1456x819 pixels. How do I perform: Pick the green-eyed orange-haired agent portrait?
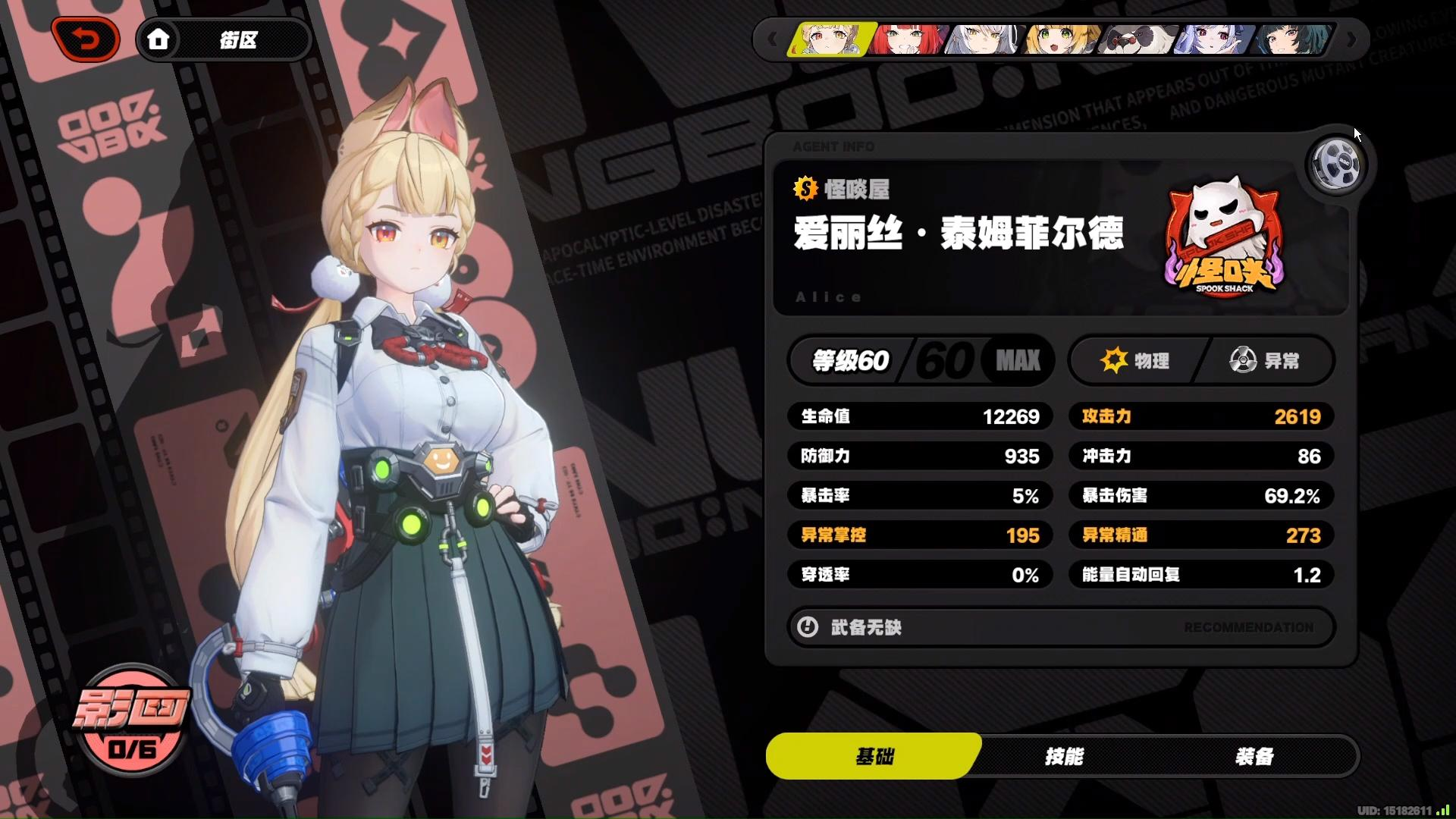click(x=1060, y=39)
